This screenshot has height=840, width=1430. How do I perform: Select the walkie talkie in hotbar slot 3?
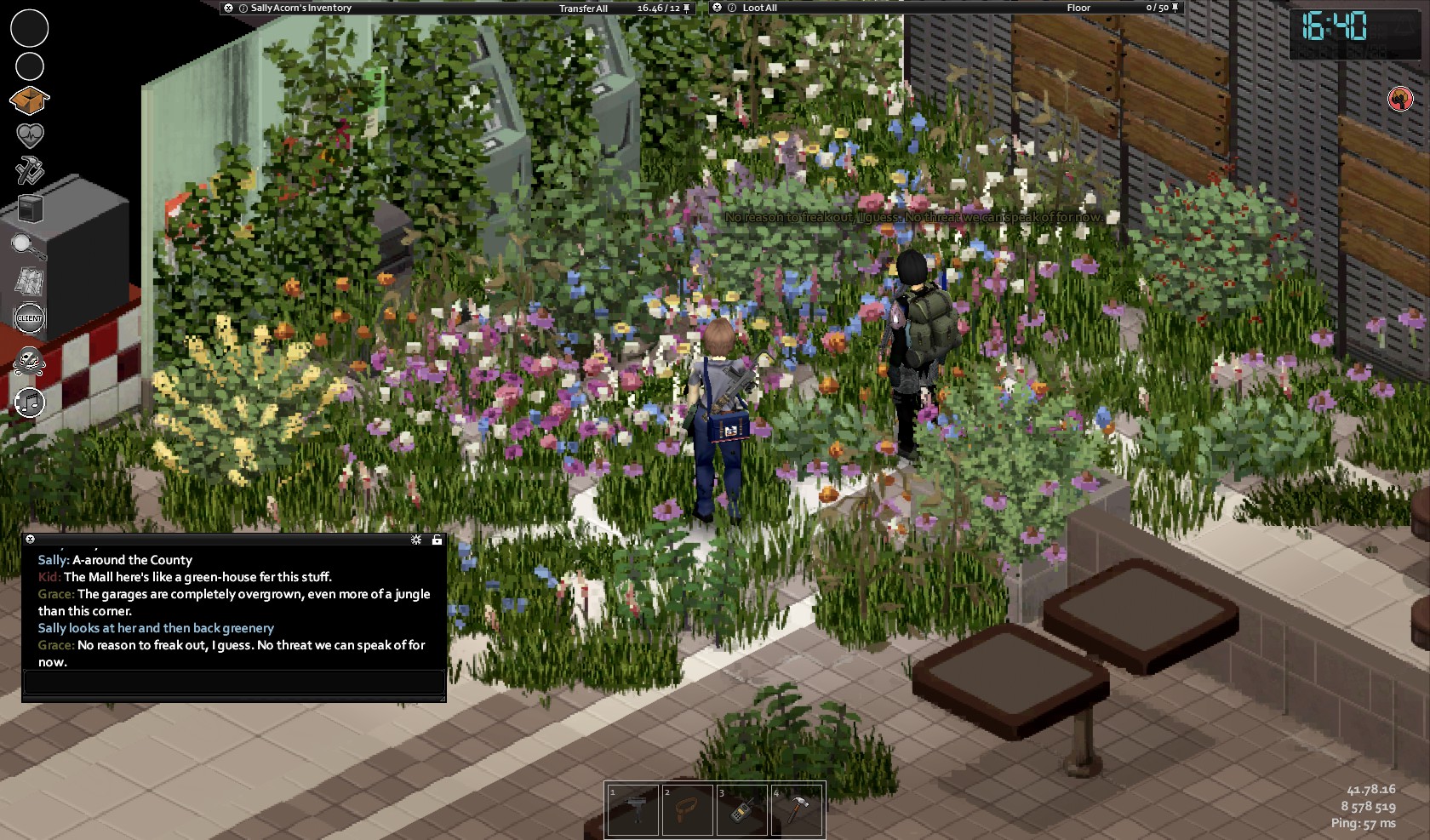pyautogui.click(x=742, y=809)
